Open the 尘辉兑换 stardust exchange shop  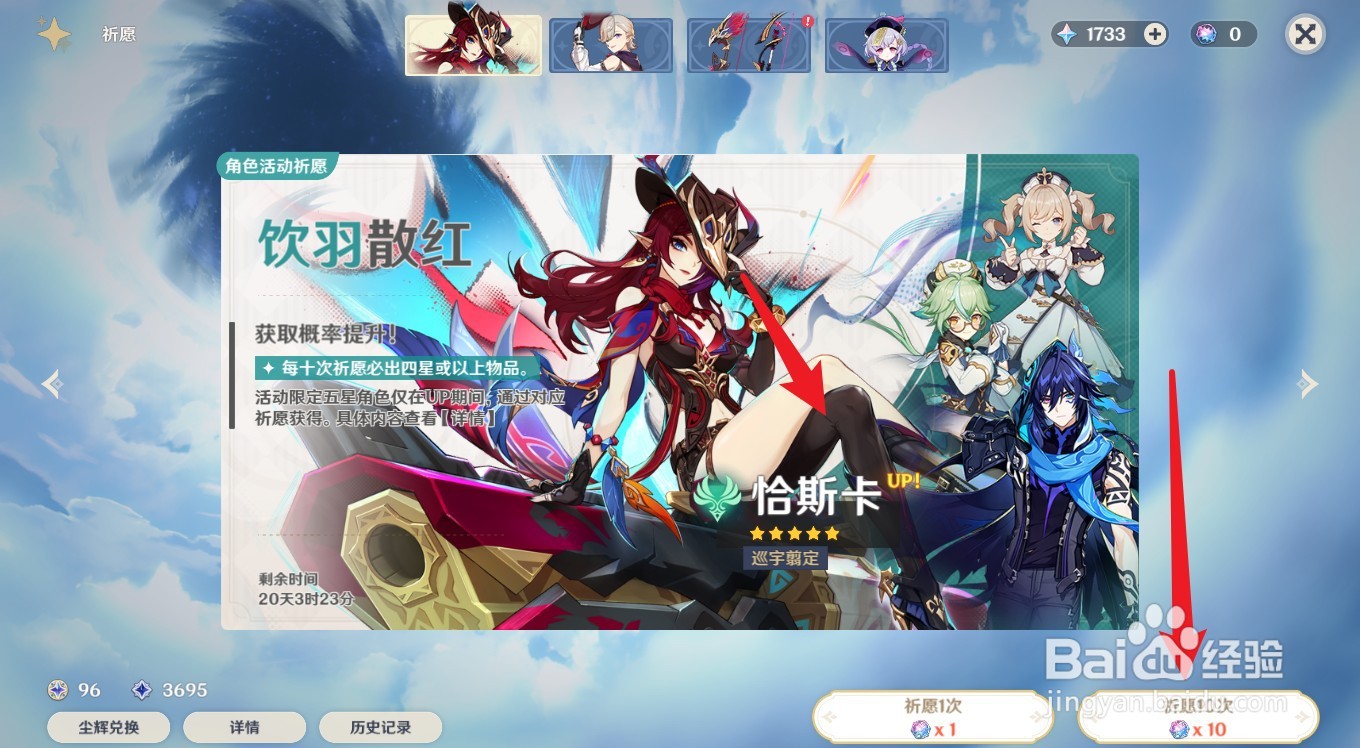108,727
